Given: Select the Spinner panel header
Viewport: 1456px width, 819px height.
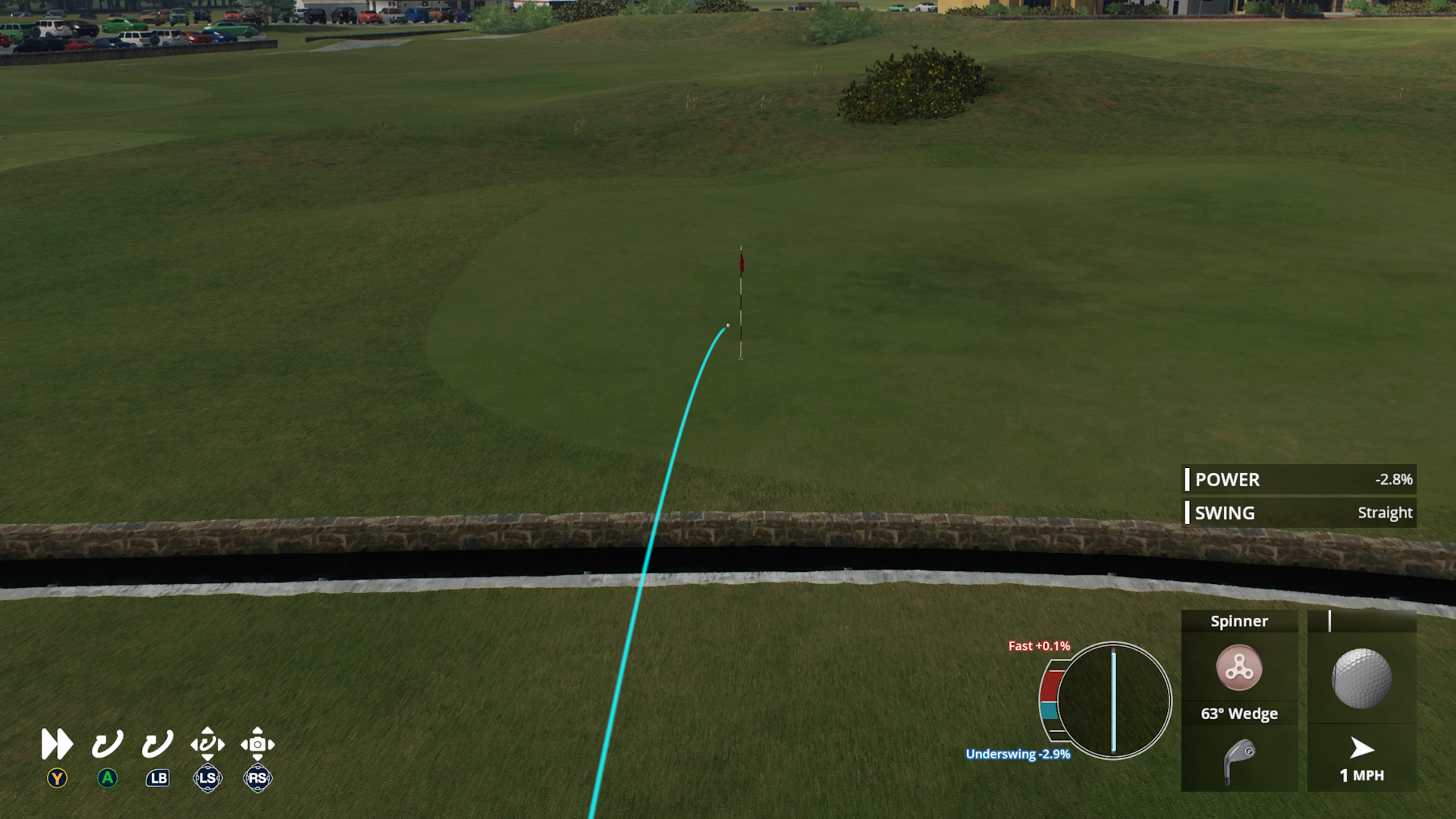Looking at the screenshot, I should (x=1239, y=620).
